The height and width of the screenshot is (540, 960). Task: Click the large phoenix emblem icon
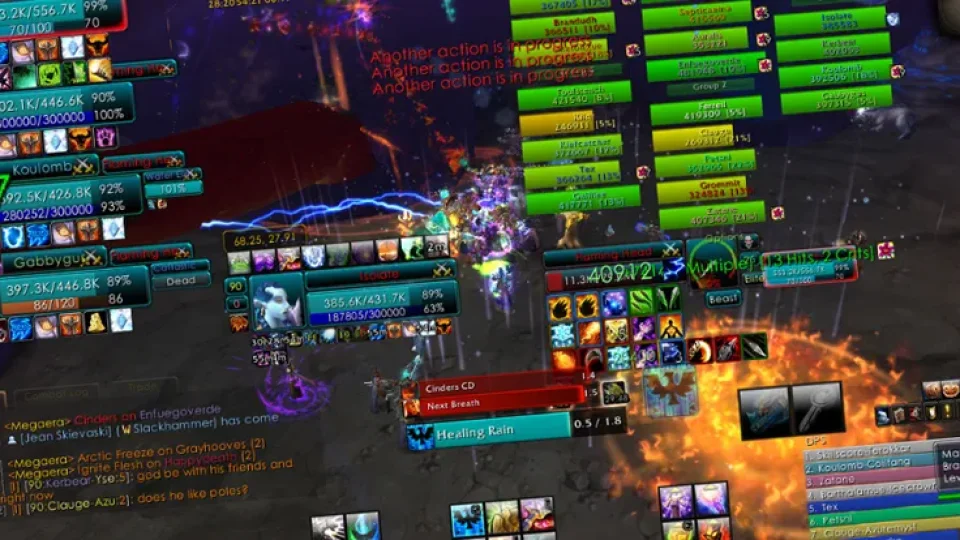click(x=669, y=391)
